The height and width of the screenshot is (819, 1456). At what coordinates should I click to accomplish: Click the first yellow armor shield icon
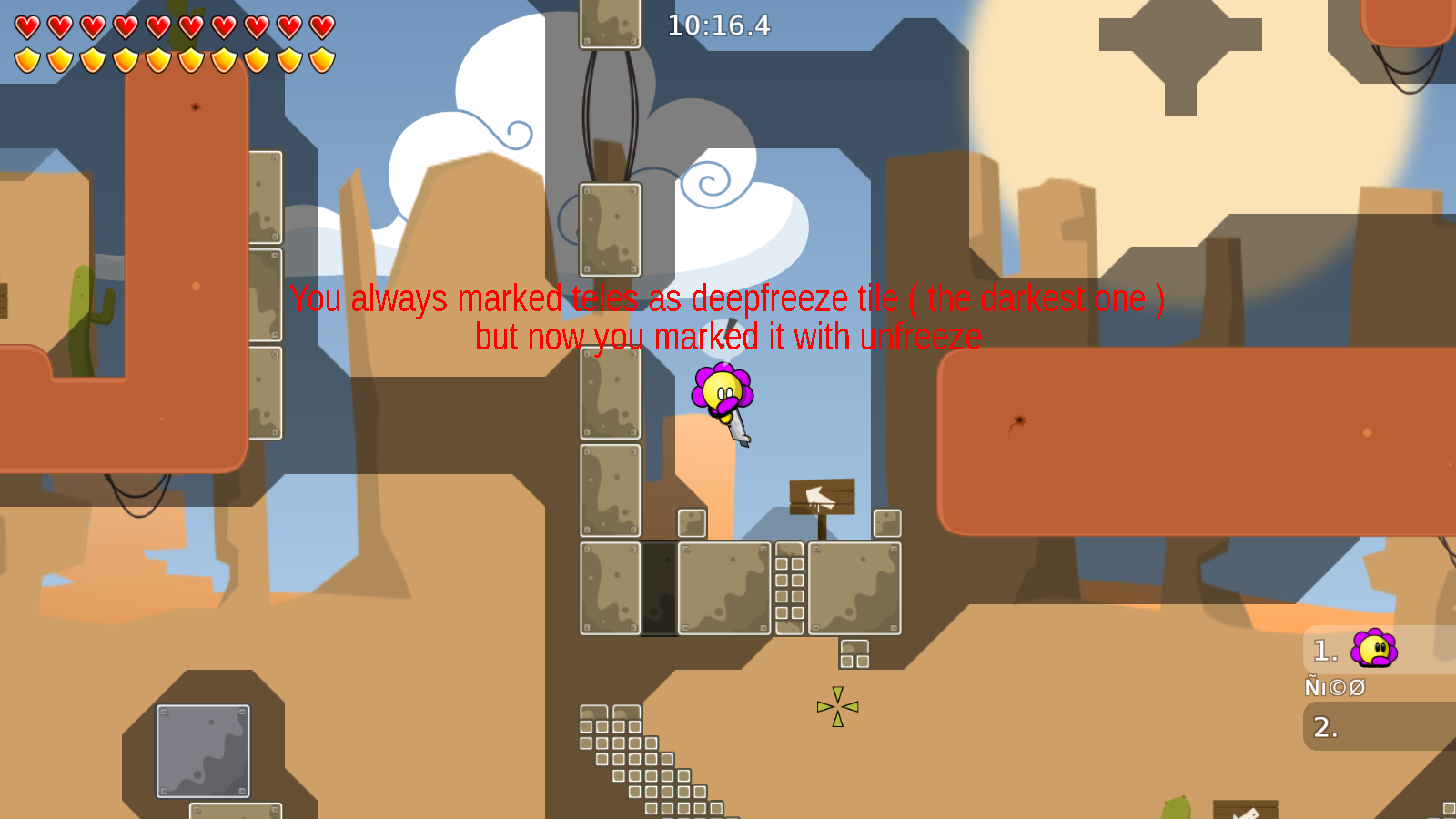click(x=26, y=62)
